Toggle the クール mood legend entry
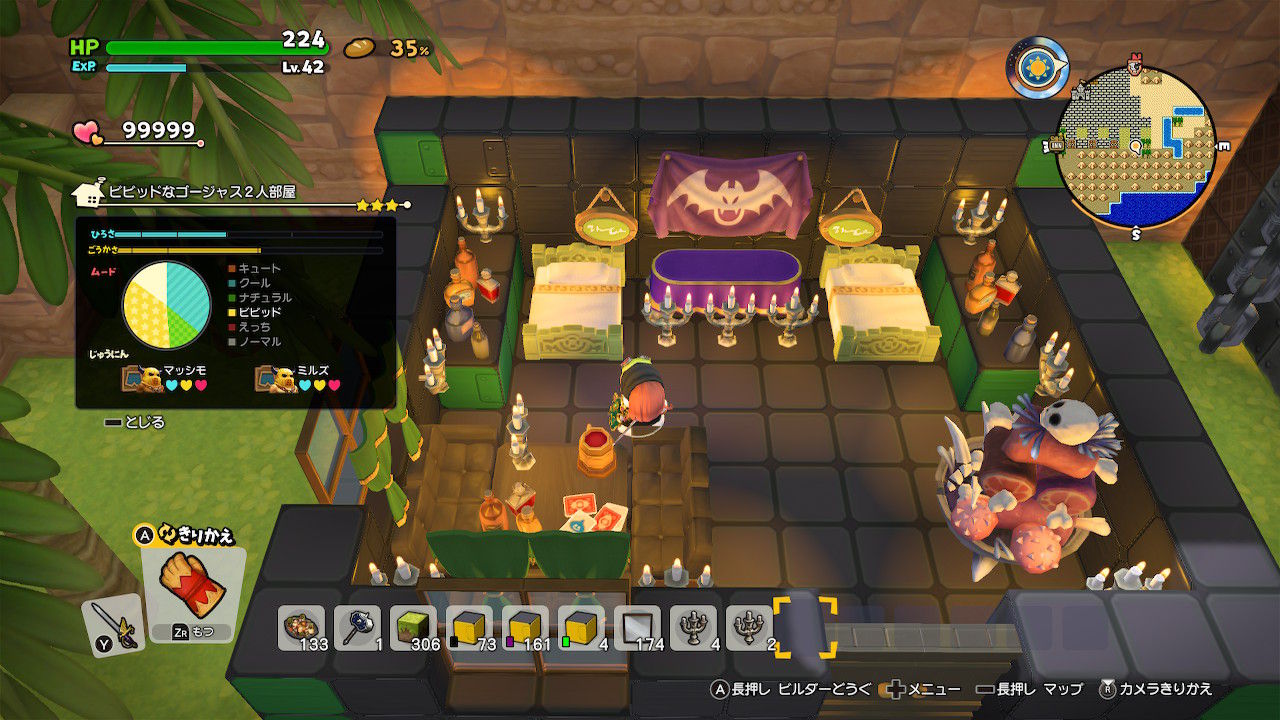The width and height of the screenshot is (1280, 720). [x=252, y=283]
